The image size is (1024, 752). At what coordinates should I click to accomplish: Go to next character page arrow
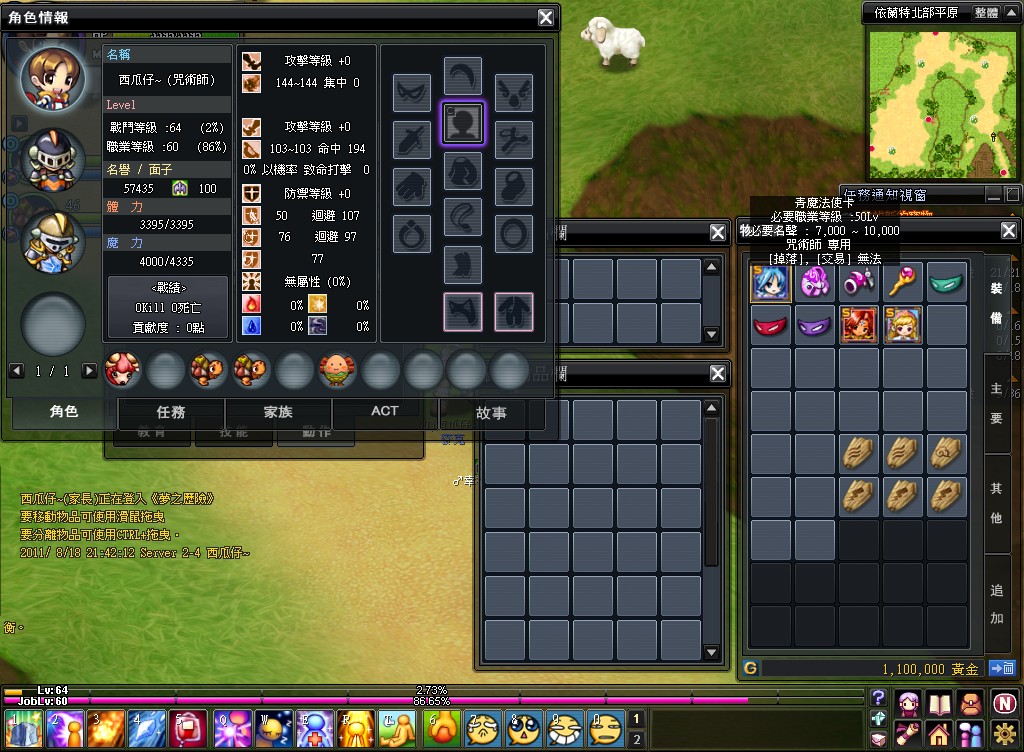pyautogui.click(x=89, y=371)
